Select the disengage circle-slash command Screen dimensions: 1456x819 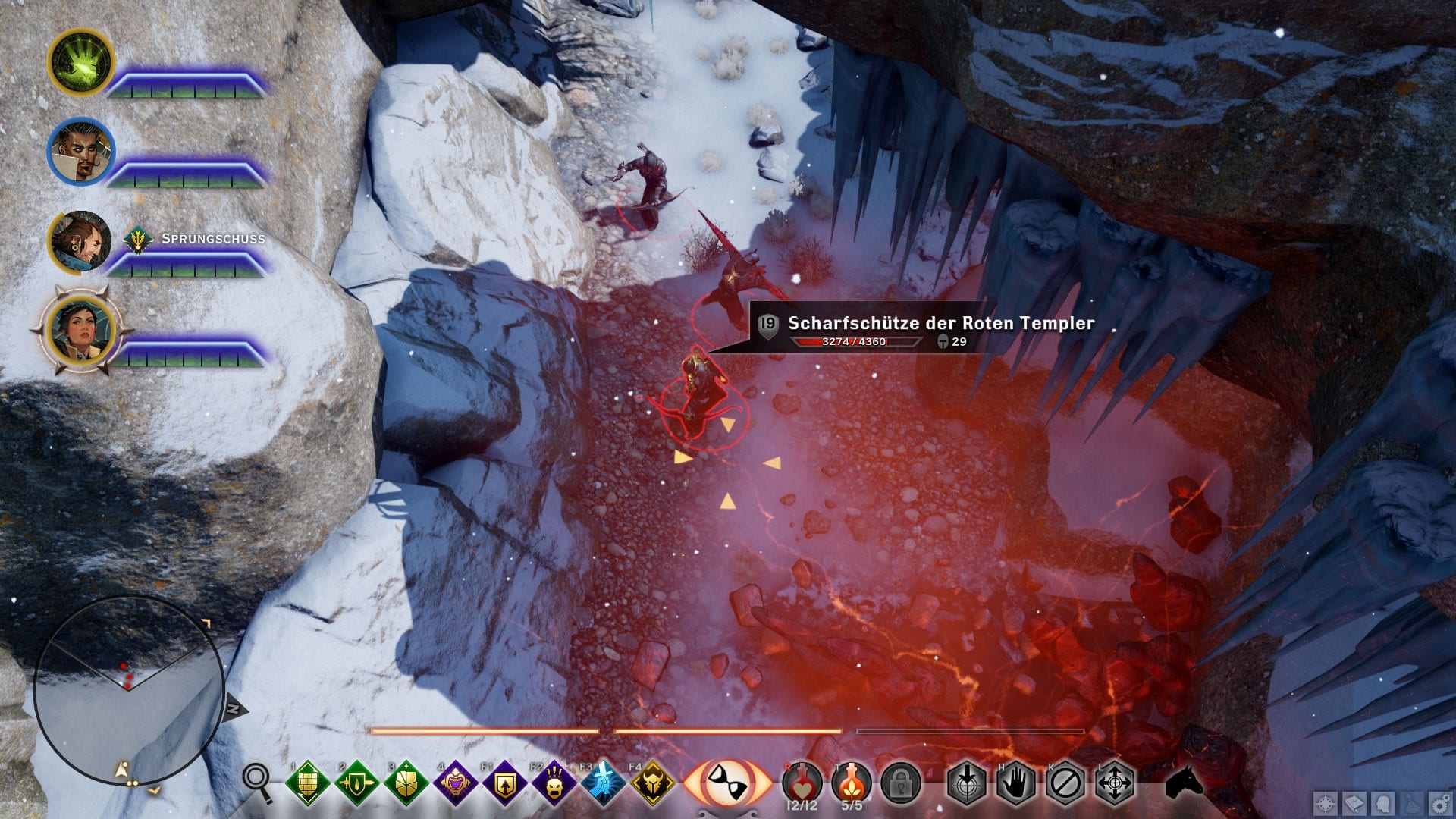[1065, 783]
